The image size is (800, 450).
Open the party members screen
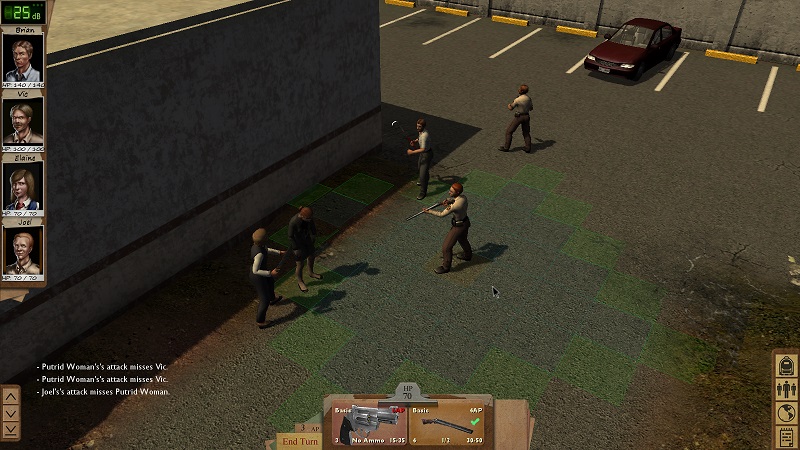click(x=786, y=389)
